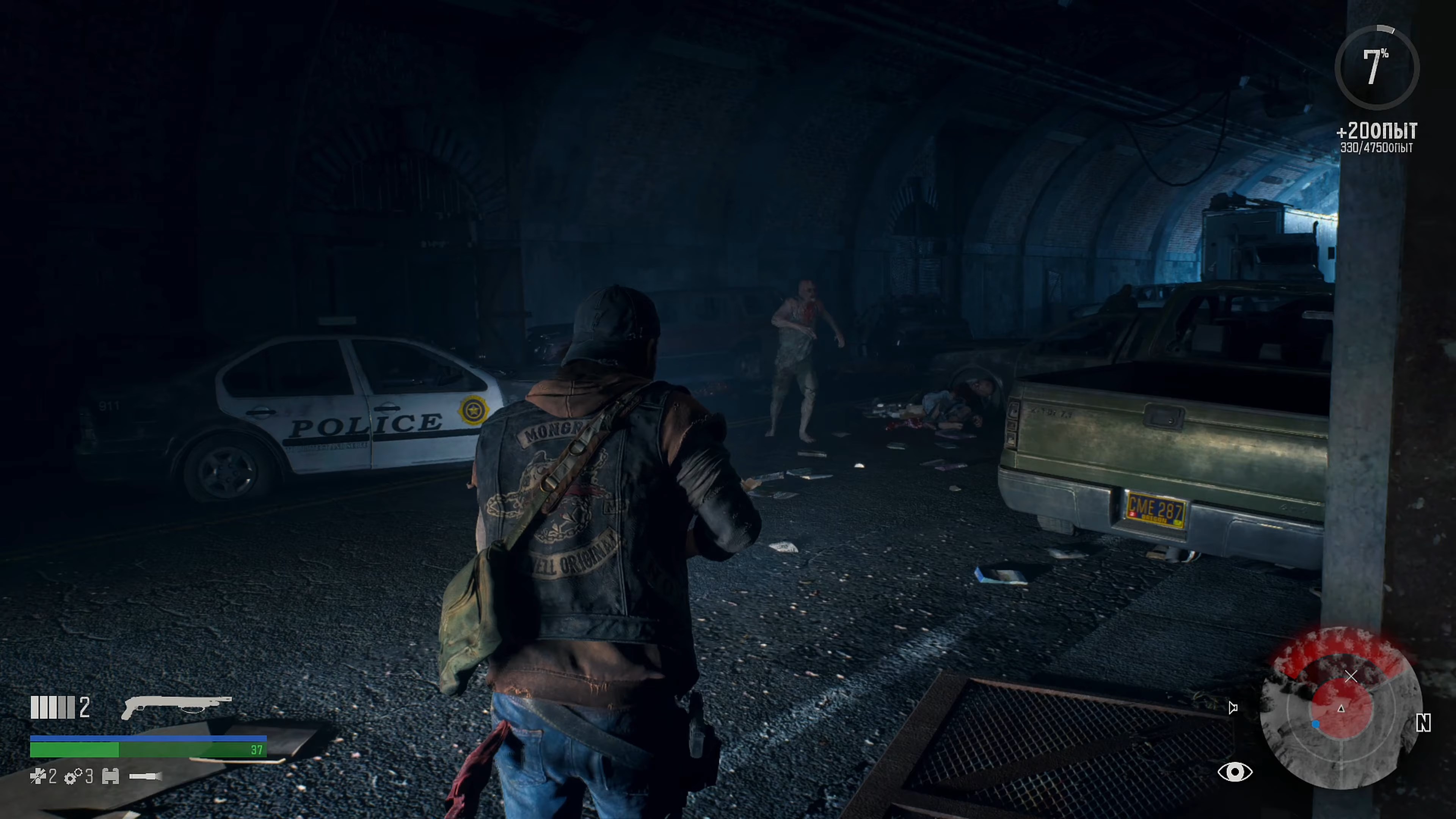Click the north N compass marker
Image resolution: width=1456 pixels, height=819 pixels.
click(x=1424, y=723)
